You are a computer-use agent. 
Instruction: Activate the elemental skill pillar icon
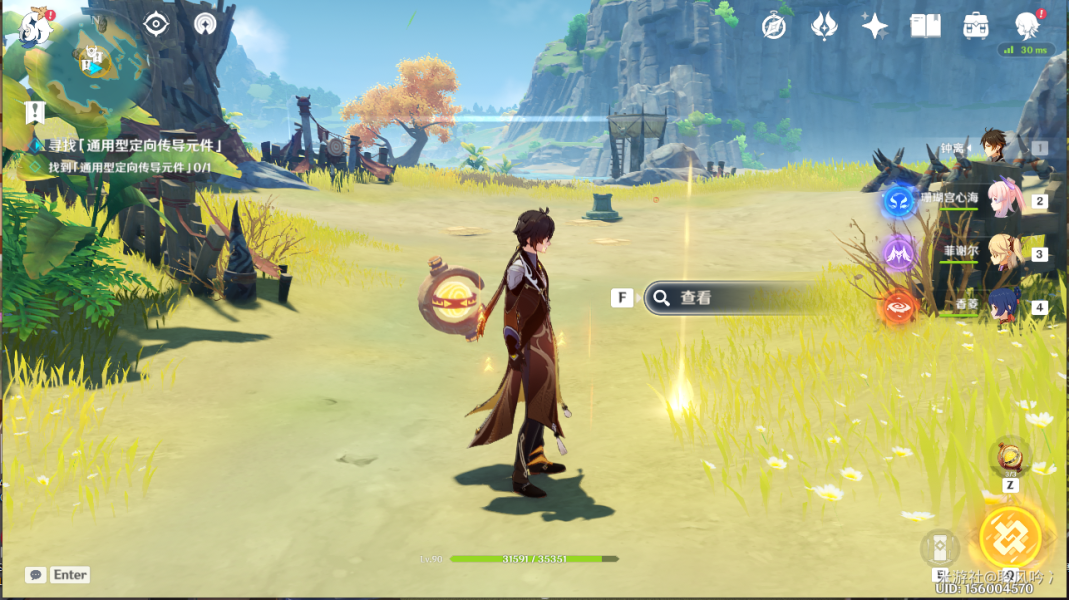(x=940, y=548)
